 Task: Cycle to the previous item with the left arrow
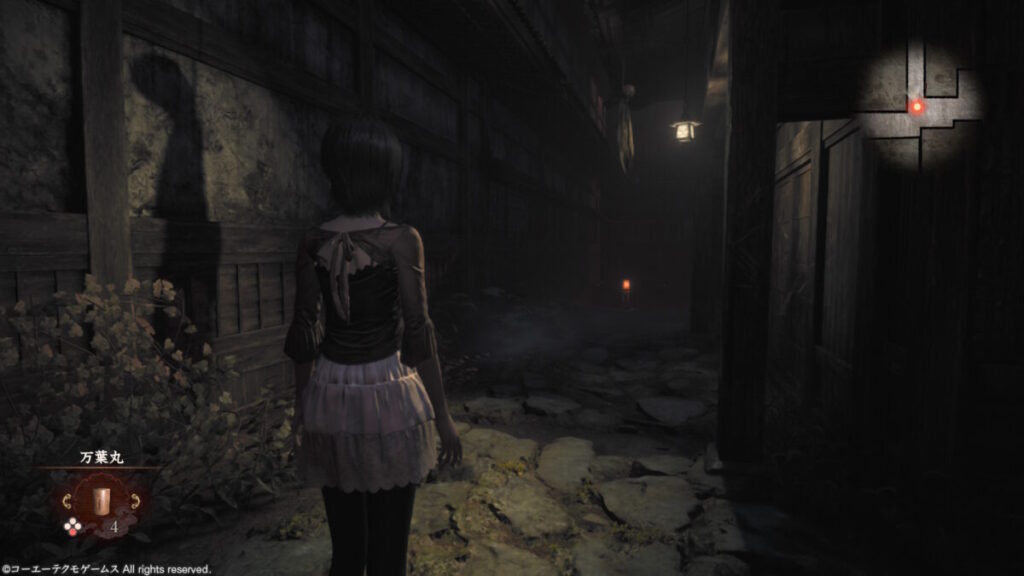click(68, 499)
